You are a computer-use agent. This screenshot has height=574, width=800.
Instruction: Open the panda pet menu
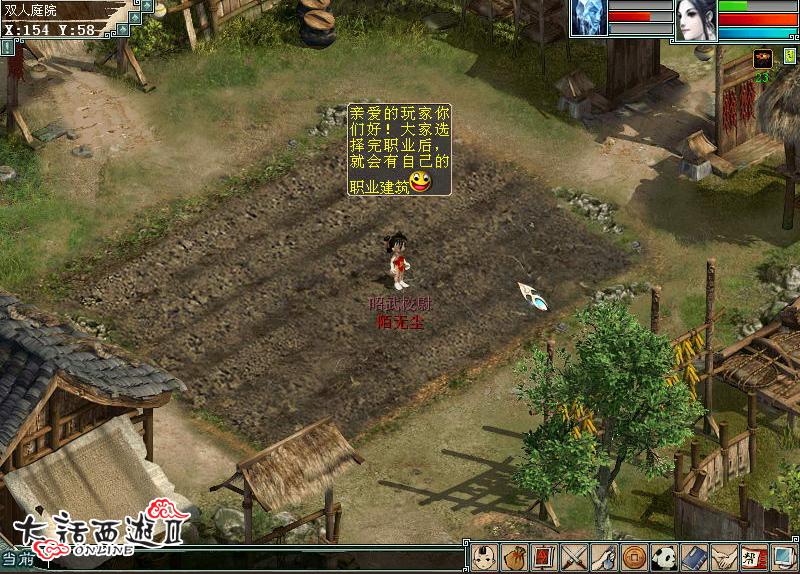(663, 557)
